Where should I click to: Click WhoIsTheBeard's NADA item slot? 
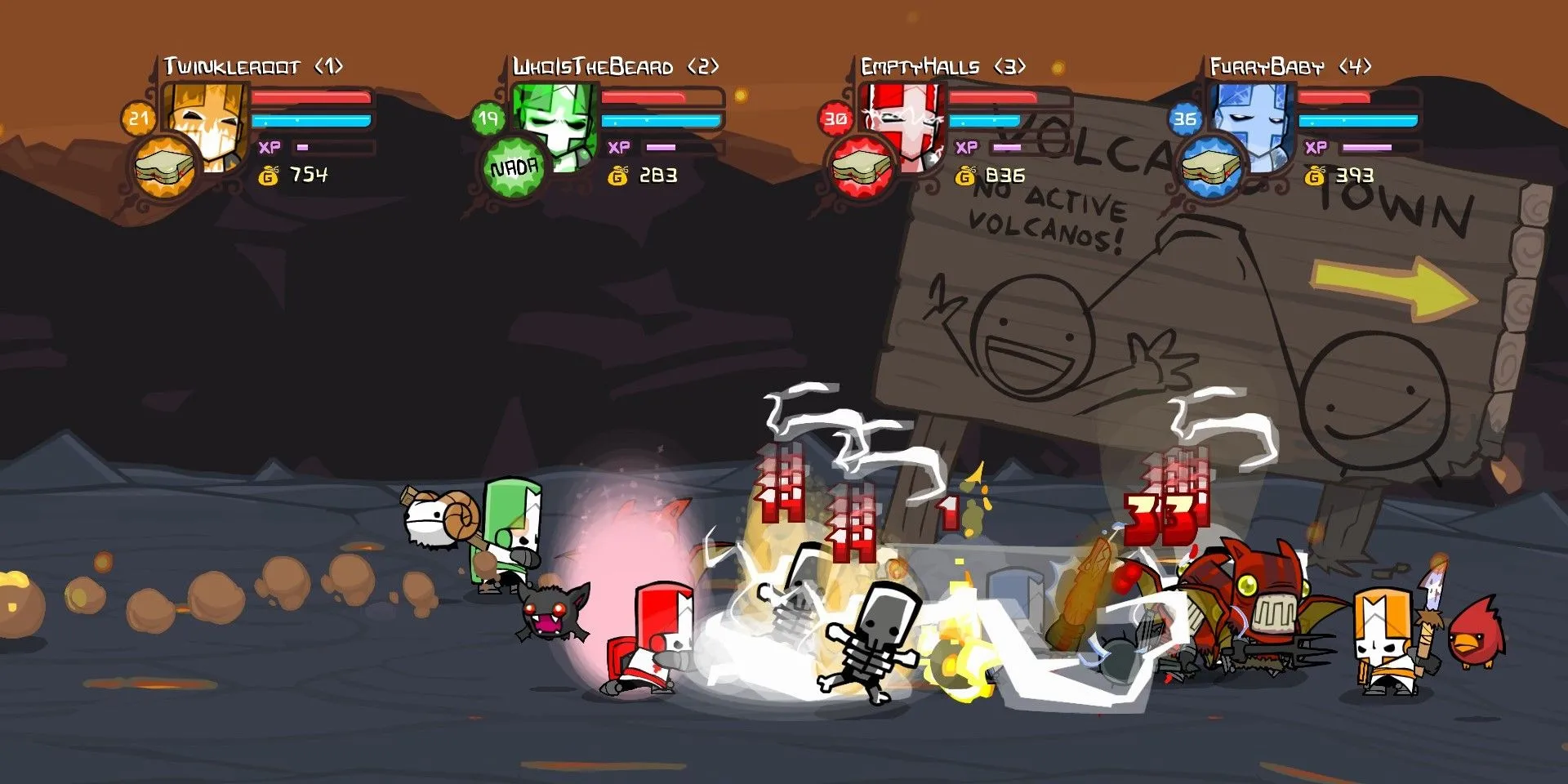click(514, 169)
